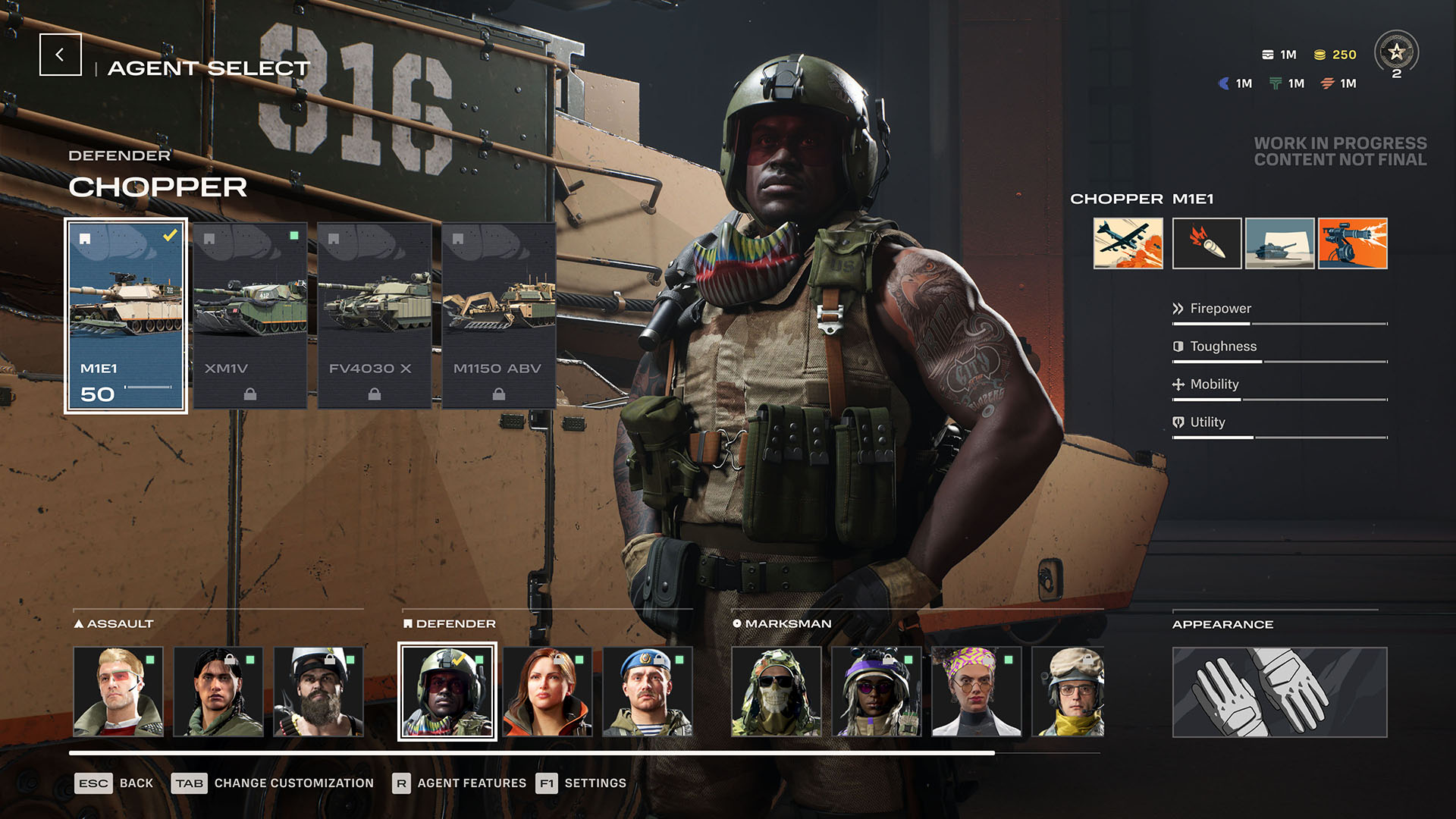Inspect the tank silhouette ability icon
1456x819 pixels.
(x=1279, y=243)
